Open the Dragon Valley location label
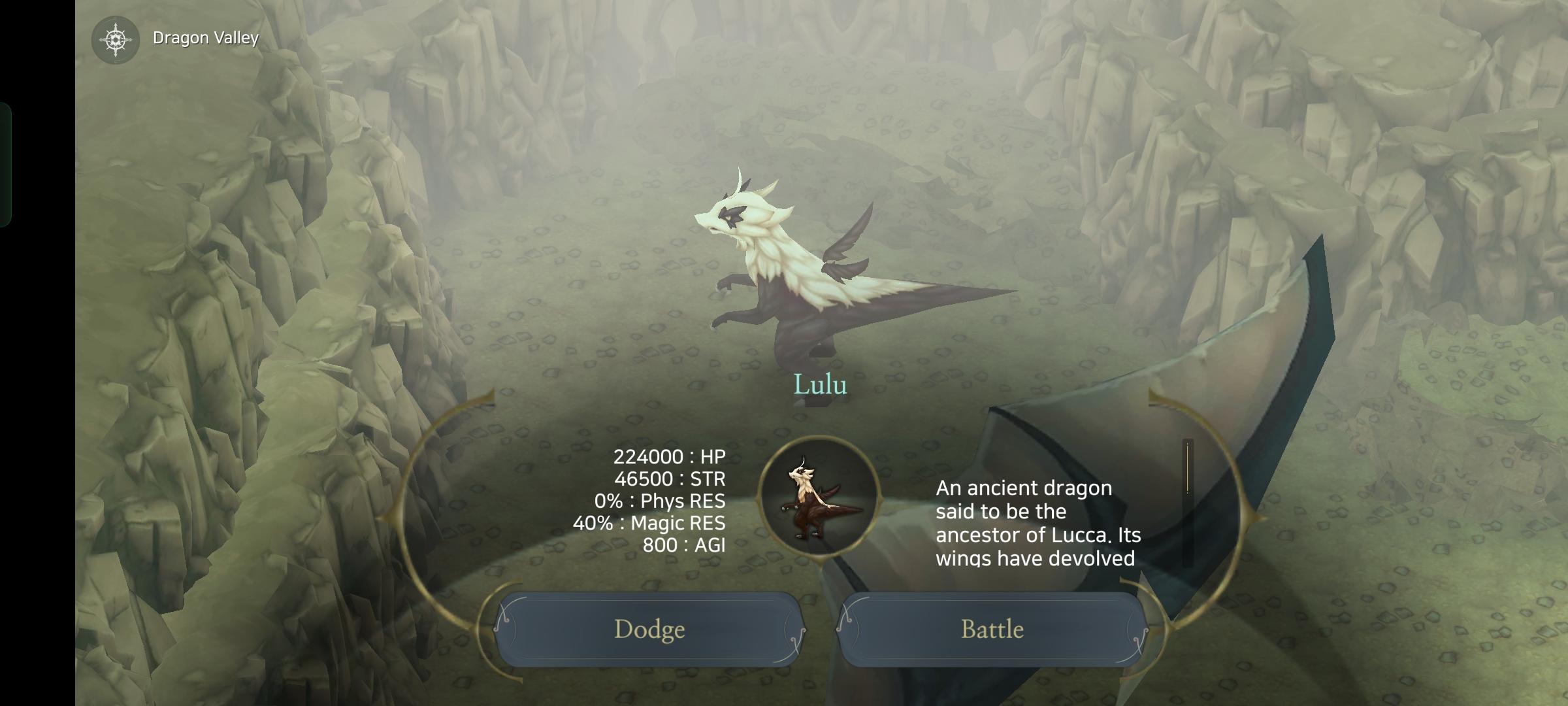The height and width of the screenshot is (706, 1568). (206, 38)
